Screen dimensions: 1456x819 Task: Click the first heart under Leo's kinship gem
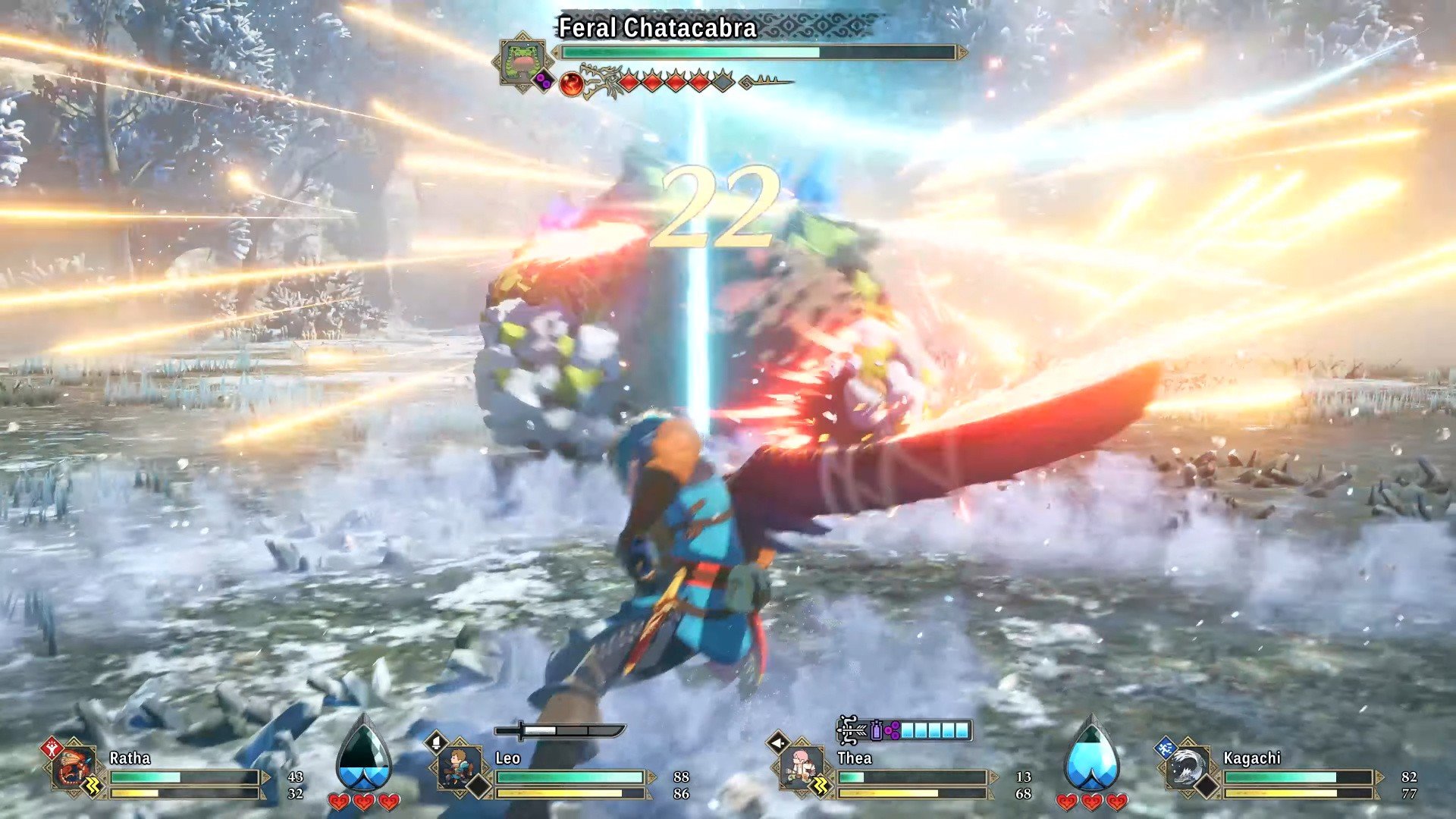coord(340,801)
